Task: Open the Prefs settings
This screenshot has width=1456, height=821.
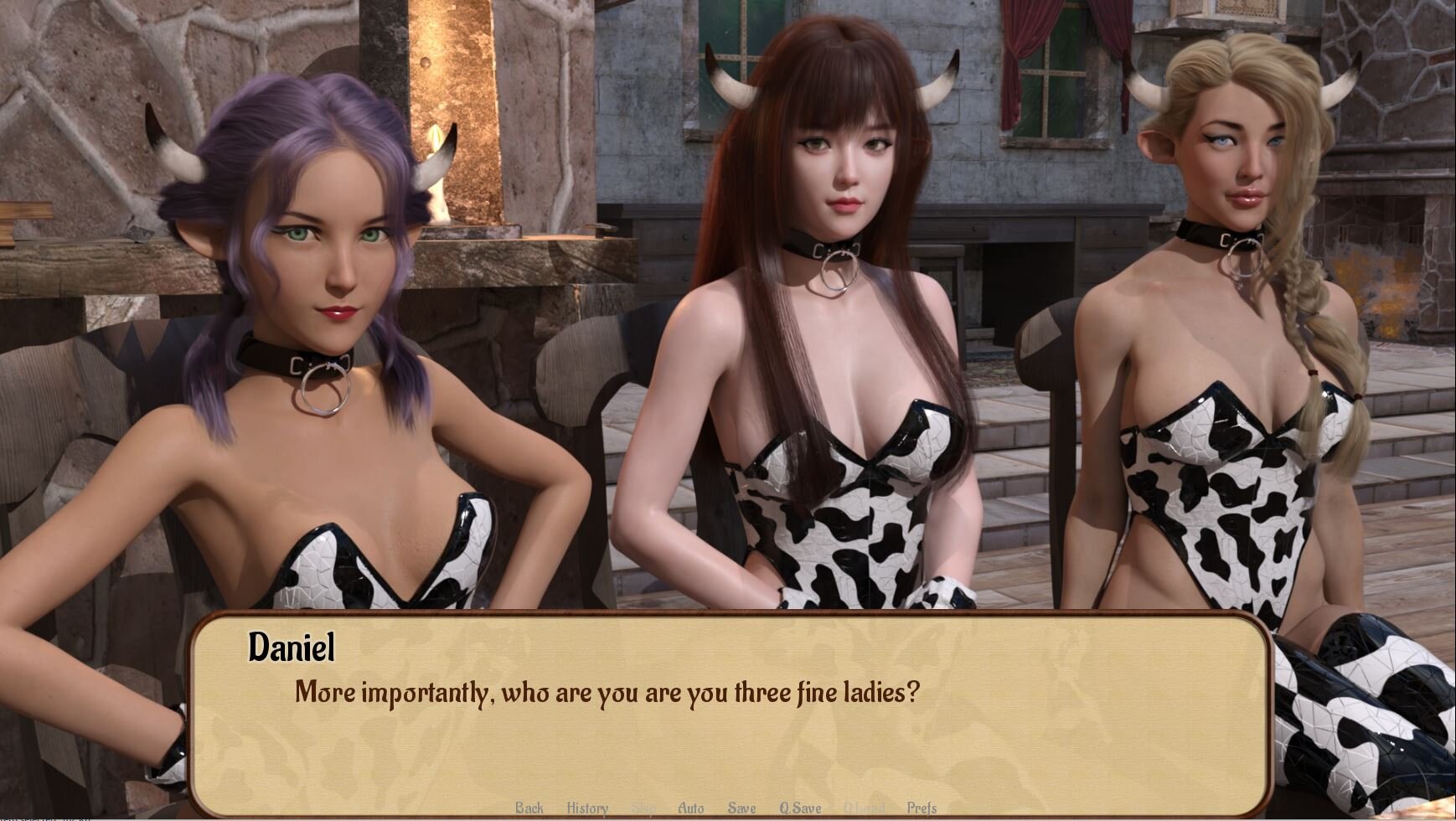Action: [x=922, y=808]
